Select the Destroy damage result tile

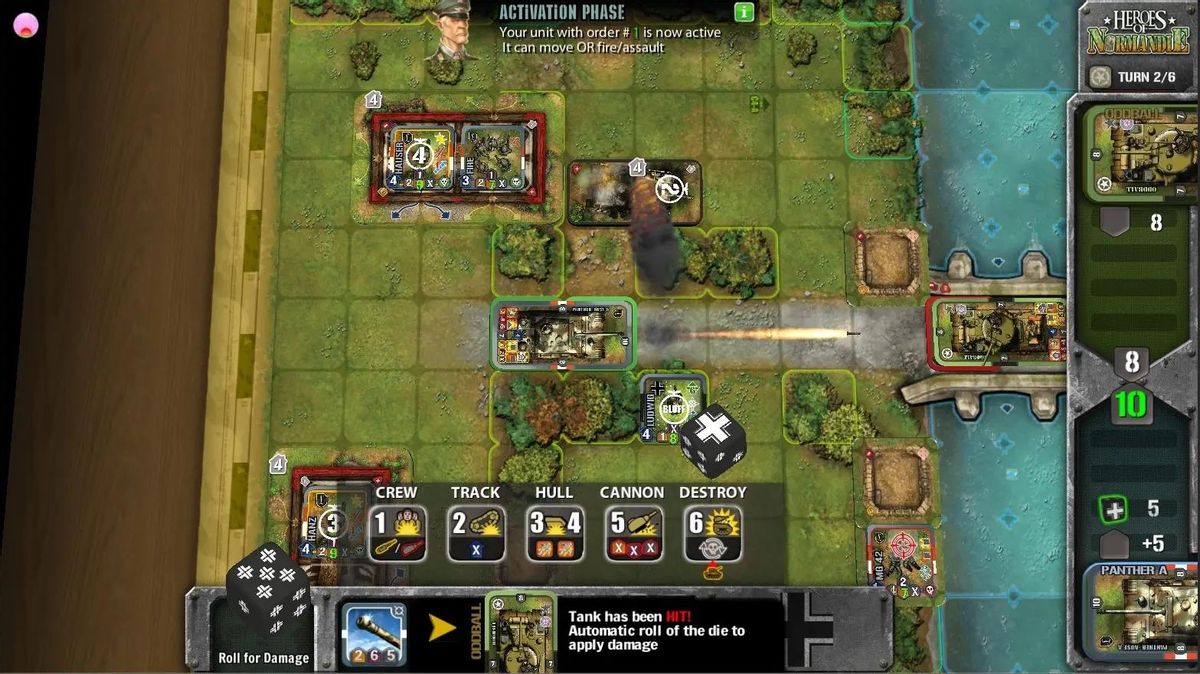click(712, 533)
